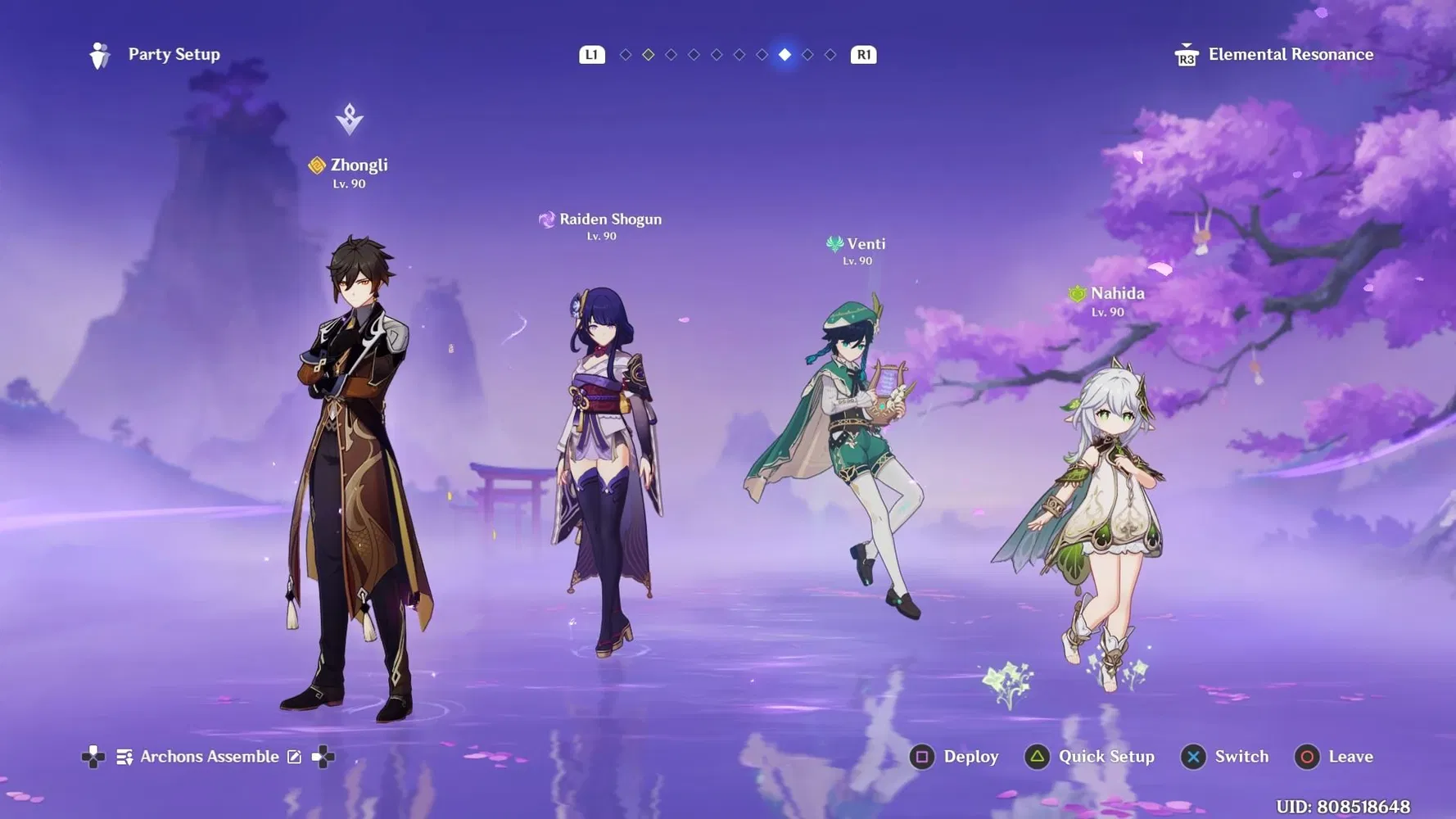Switch pages with the L1 button
Viewport: 1456px width, 819px height.
pyautogui.click(x=591, y=54)
